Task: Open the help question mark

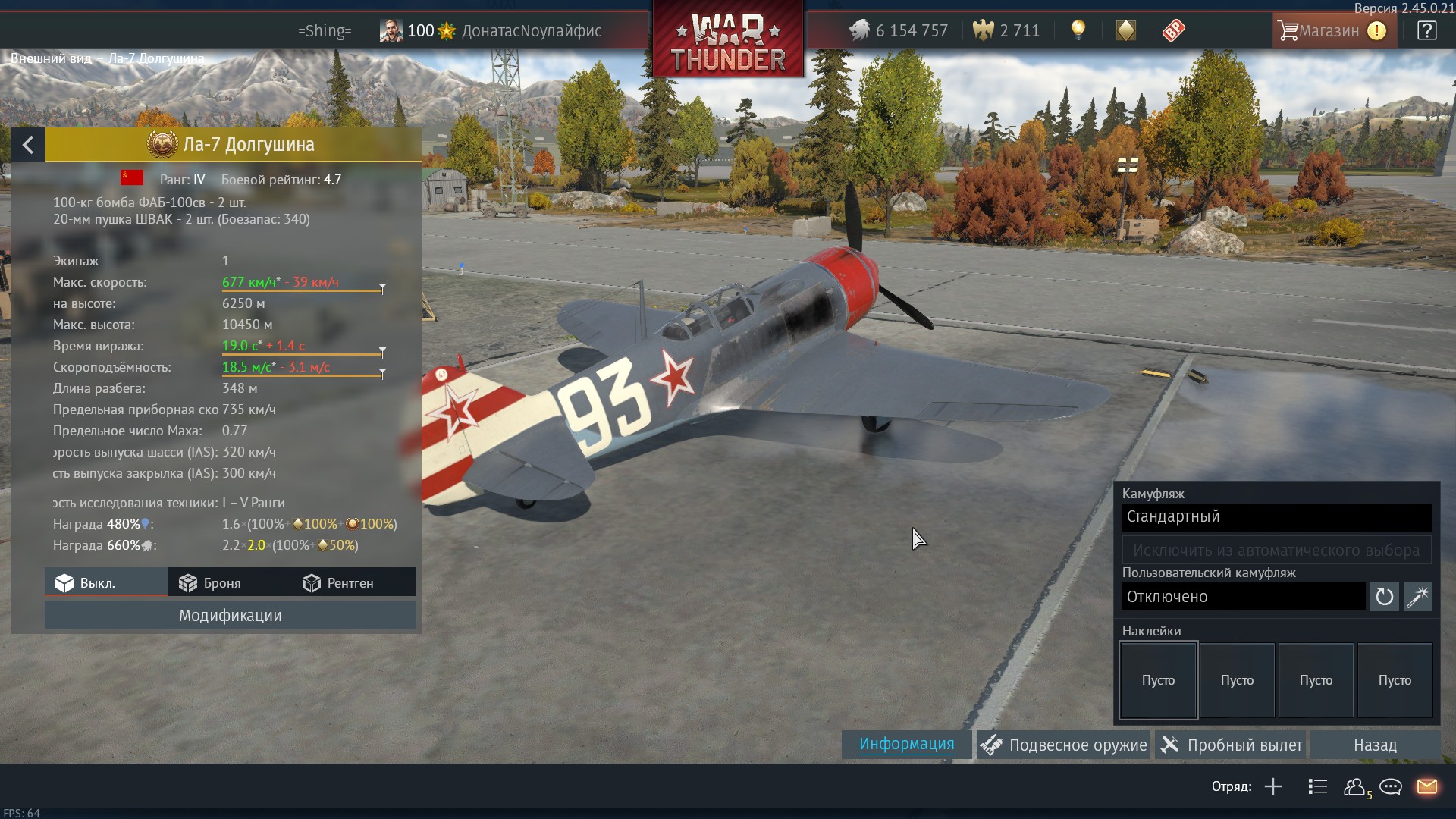Action: click(x=1426, y=31)
